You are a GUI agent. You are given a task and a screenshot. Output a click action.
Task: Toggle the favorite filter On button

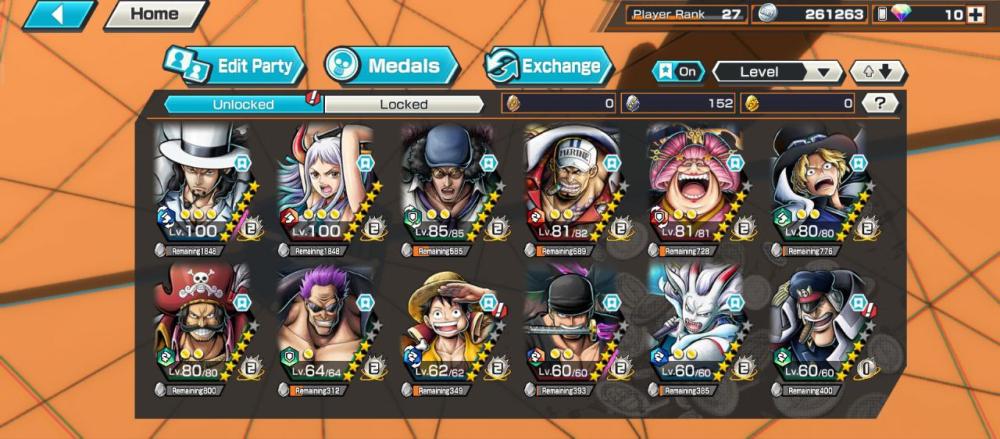(677, 72)
